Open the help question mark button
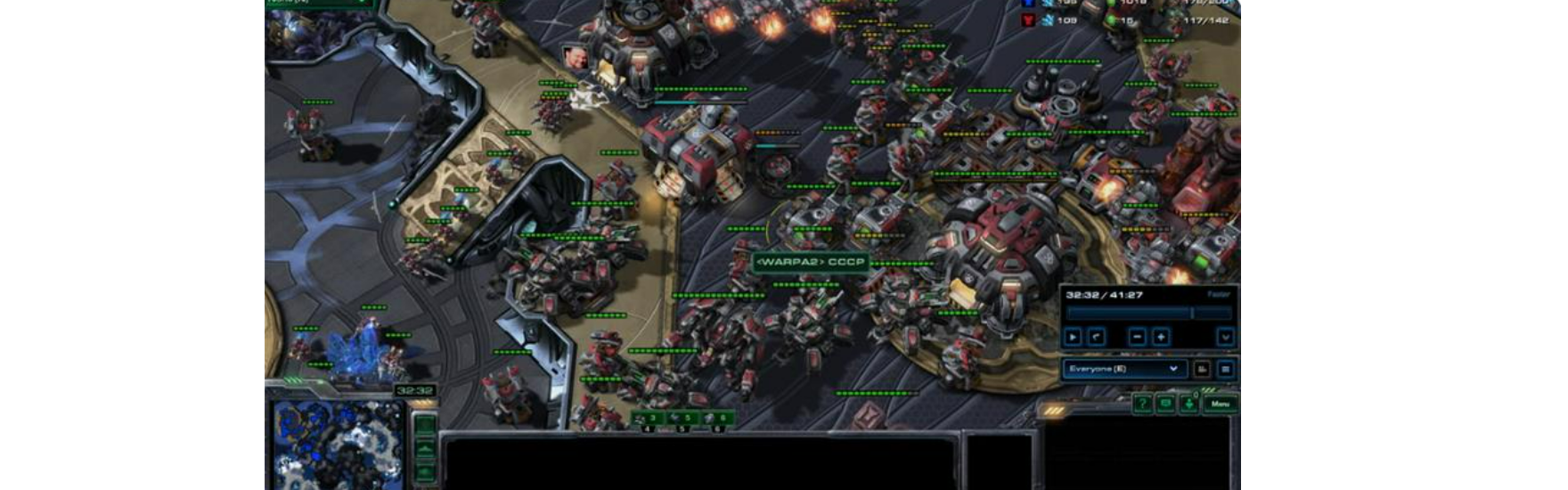The width and height of the screenshot is (1568, 490). 1142,404
